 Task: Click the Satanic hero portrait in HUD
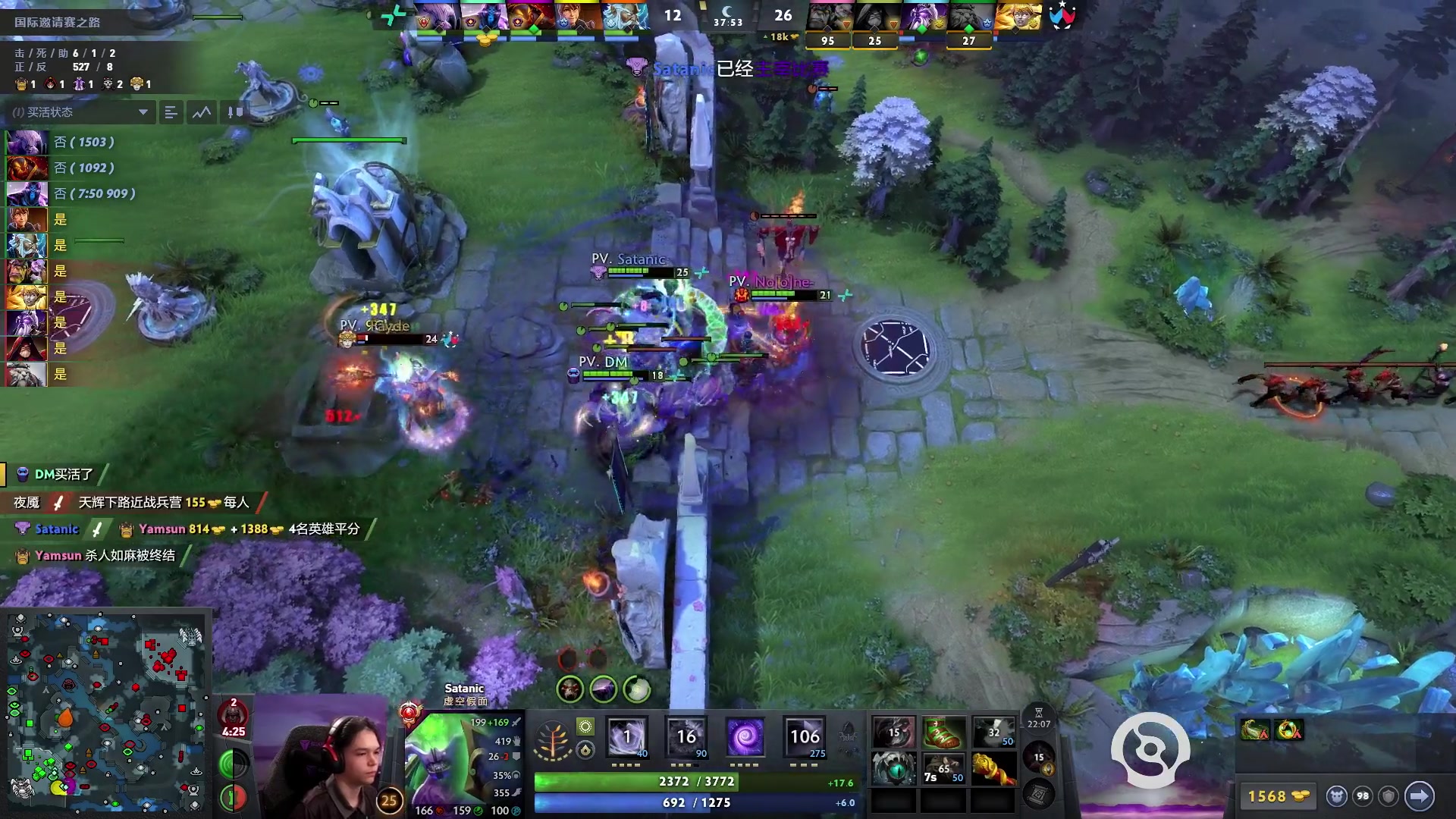point(444,758)
